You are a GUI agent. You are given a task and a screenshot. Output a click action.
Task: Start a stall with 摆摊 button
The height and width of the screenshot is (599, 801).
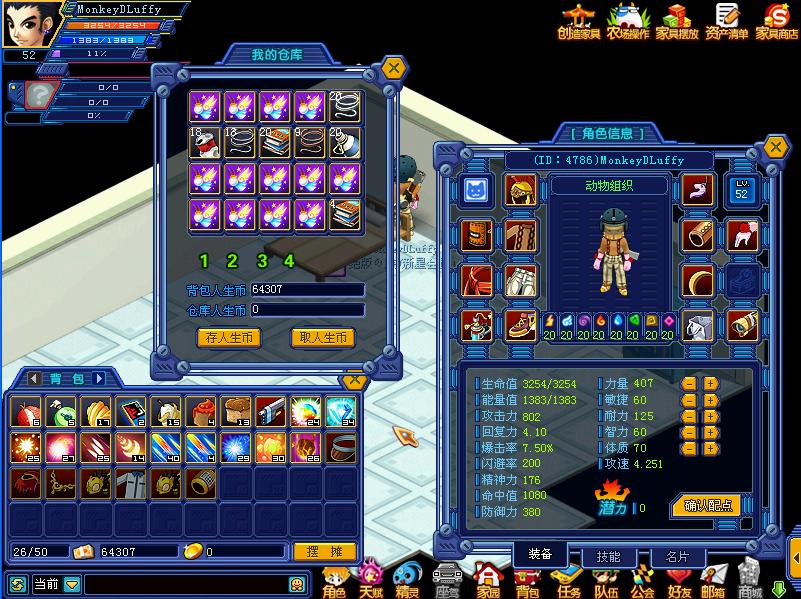coord(324,551)
